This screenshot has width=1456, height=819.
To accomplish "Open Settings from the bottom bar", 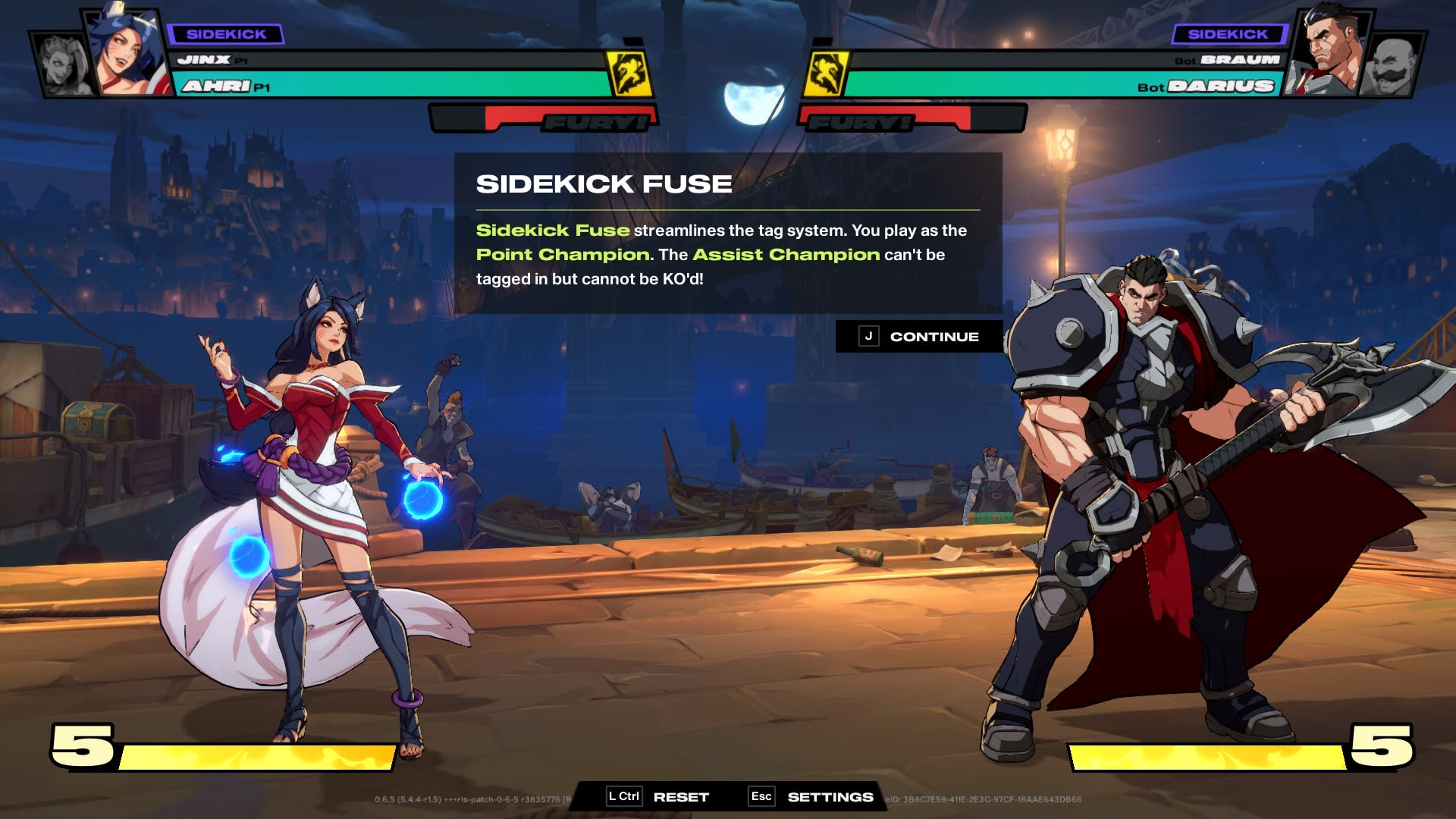I will (x=830, y=797).
